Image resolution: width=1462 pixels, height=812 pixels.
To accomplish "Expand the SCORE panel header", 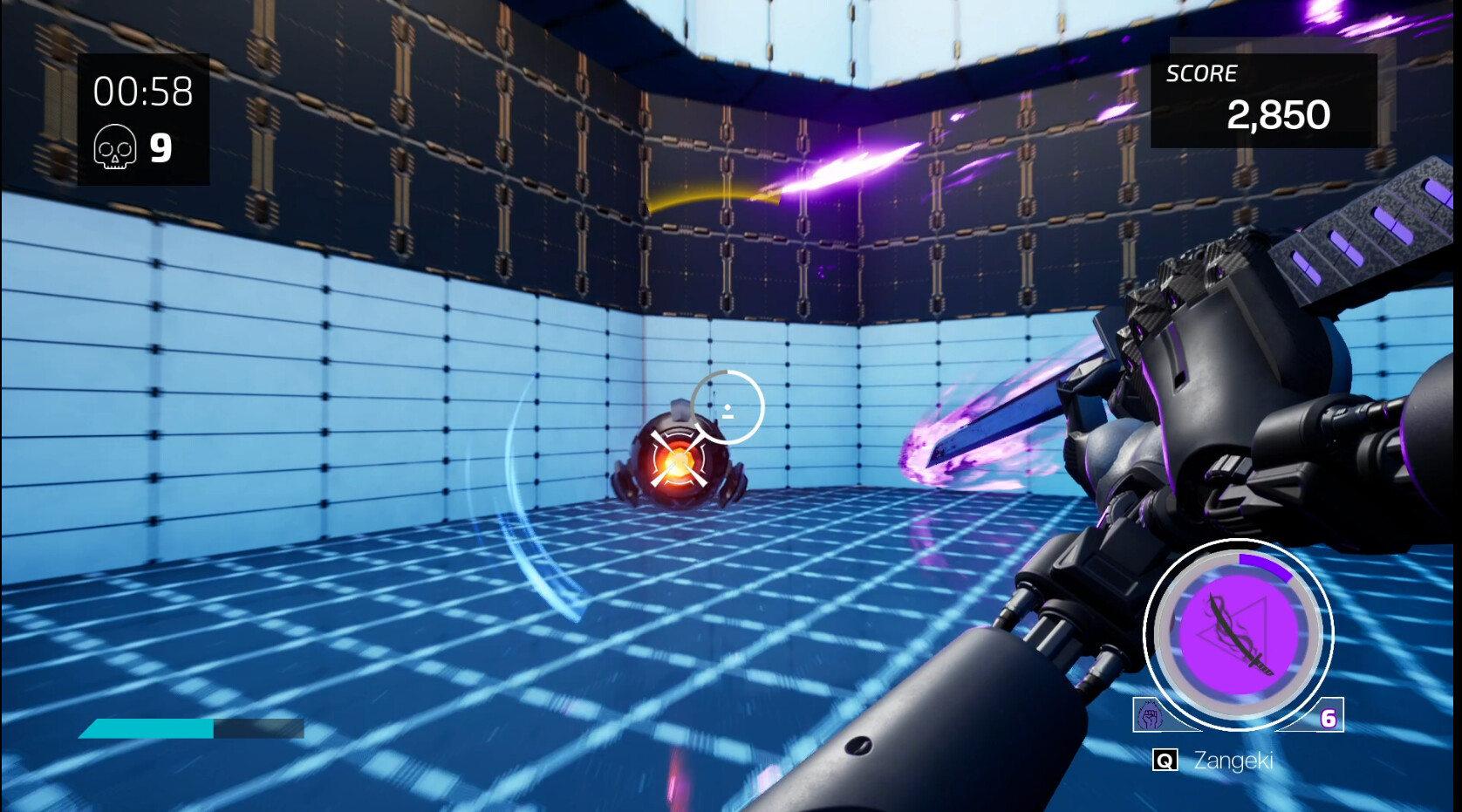I will 1201,74.
